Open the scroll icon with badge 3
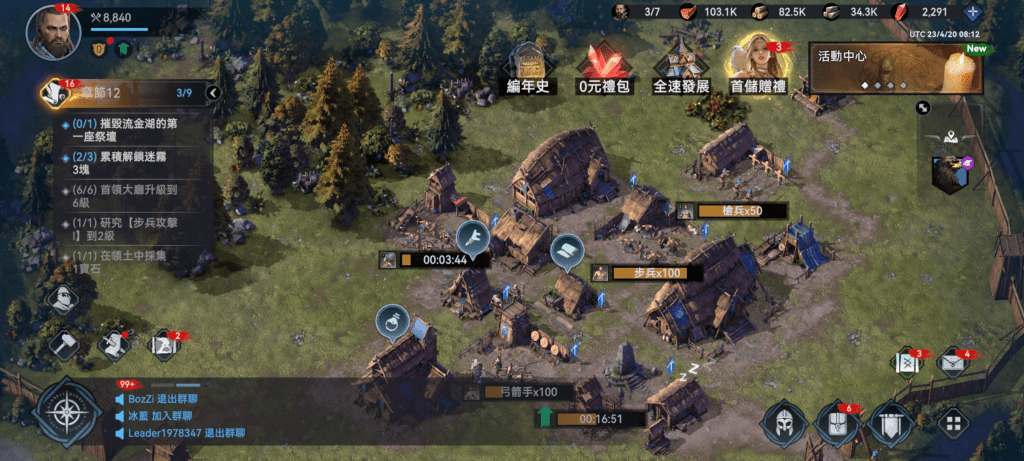Viewport: 1024px width, 461px height. point(908,361)
